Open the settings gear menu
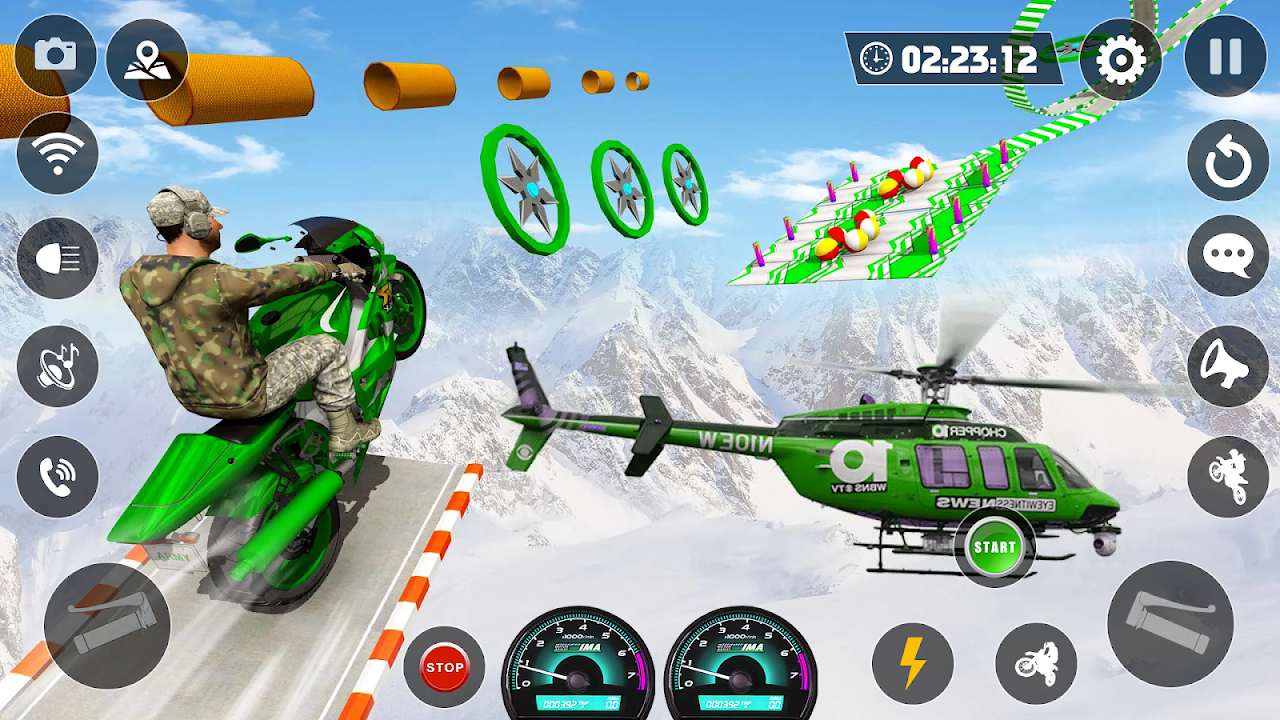Screen dimensions: 1280x720 coord(1120,60)
